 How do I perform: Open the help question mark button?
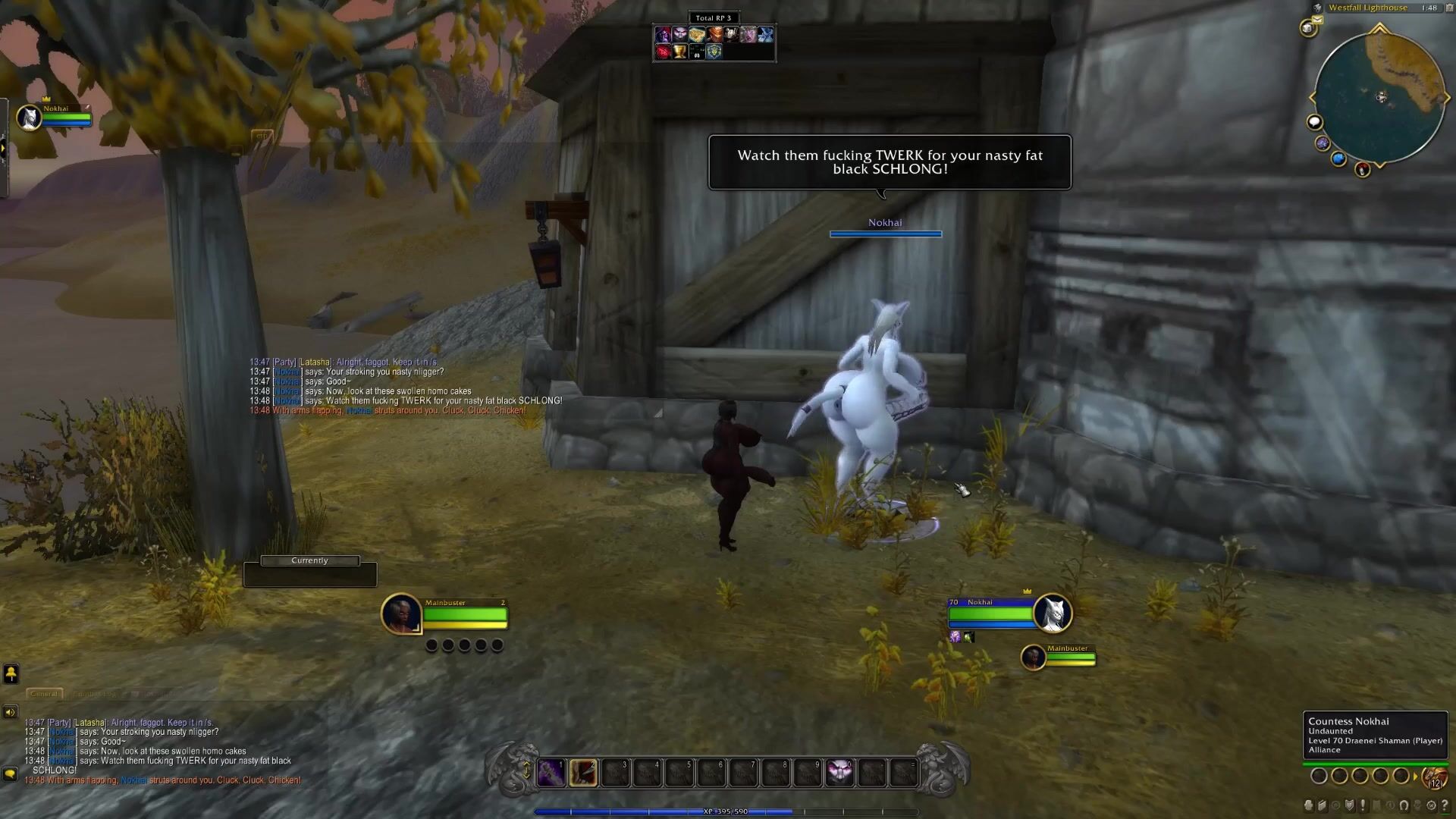point(1445,805)
